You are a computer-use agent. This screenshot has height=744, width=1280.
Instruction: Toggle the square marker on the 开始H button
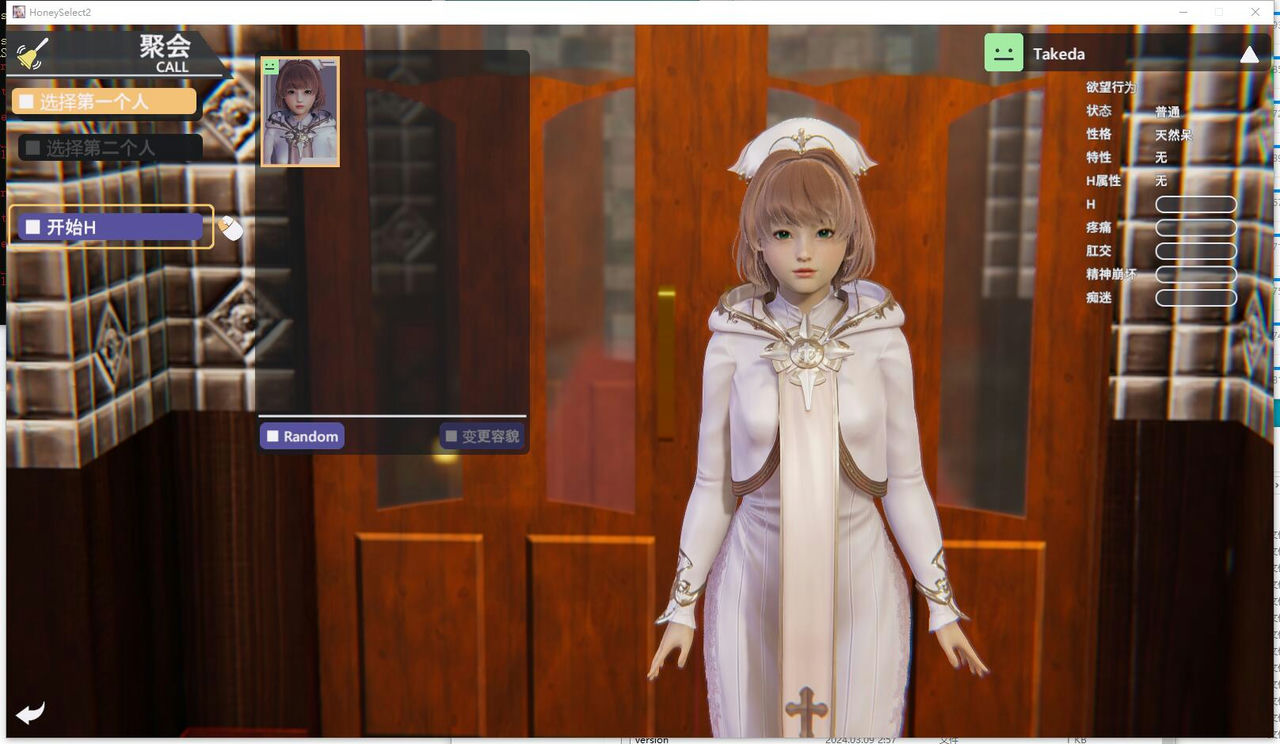tap(31, 227)
